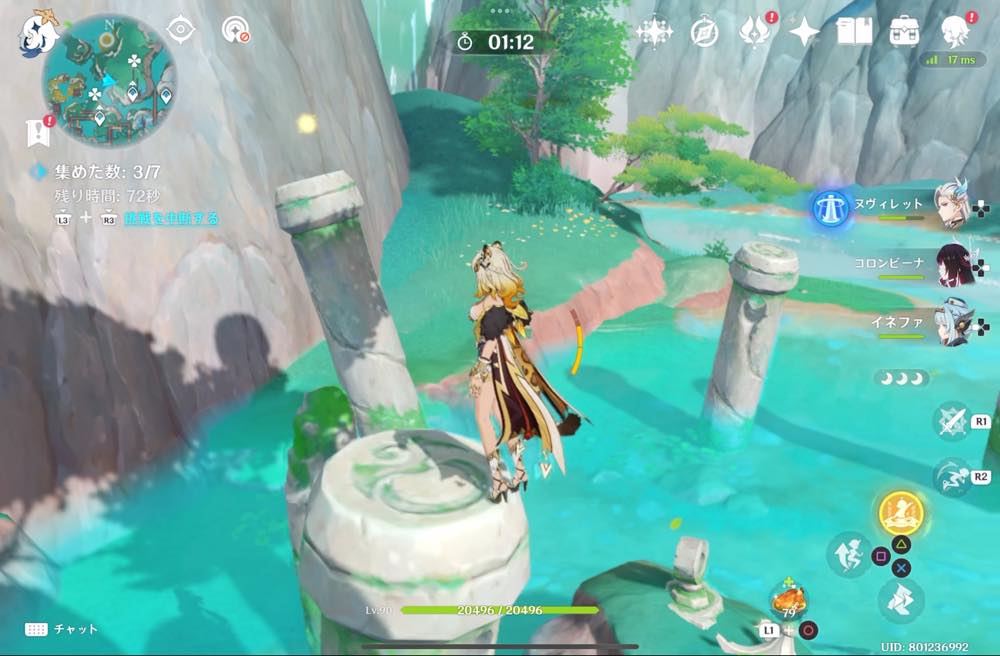Click the signal icon with red prohibition mark
Image resolution: width=1000 pixels, height=656 pixels.
click(x=234, y=30)
